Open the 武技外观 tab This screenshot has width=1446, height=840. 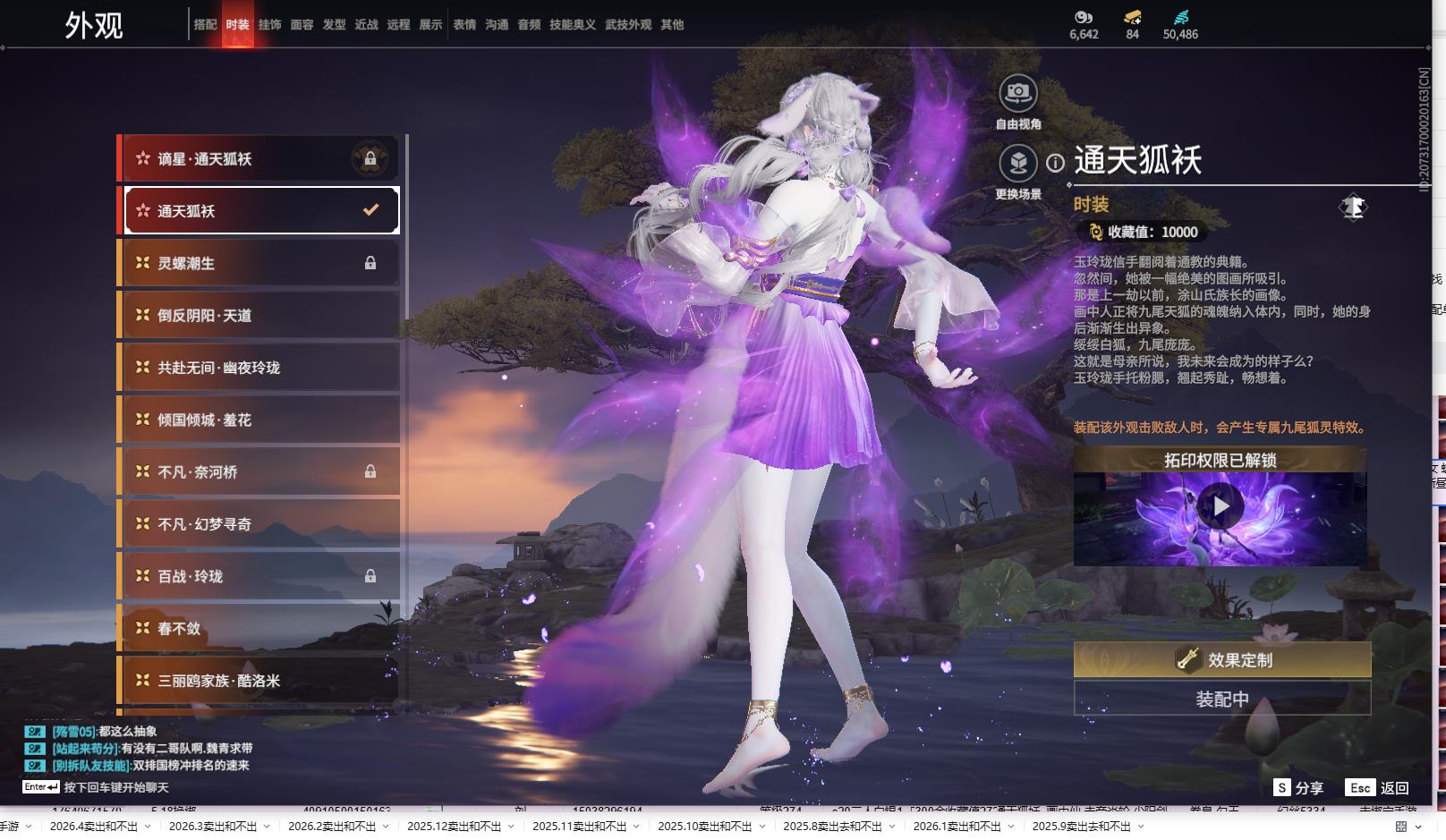(x=628, y=25)
